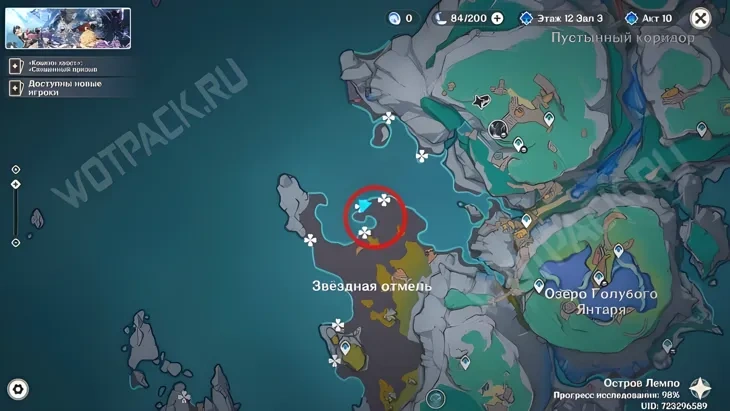Select the Остров Лемпо region label
The image size is (730, 411).
click(641, 384)
